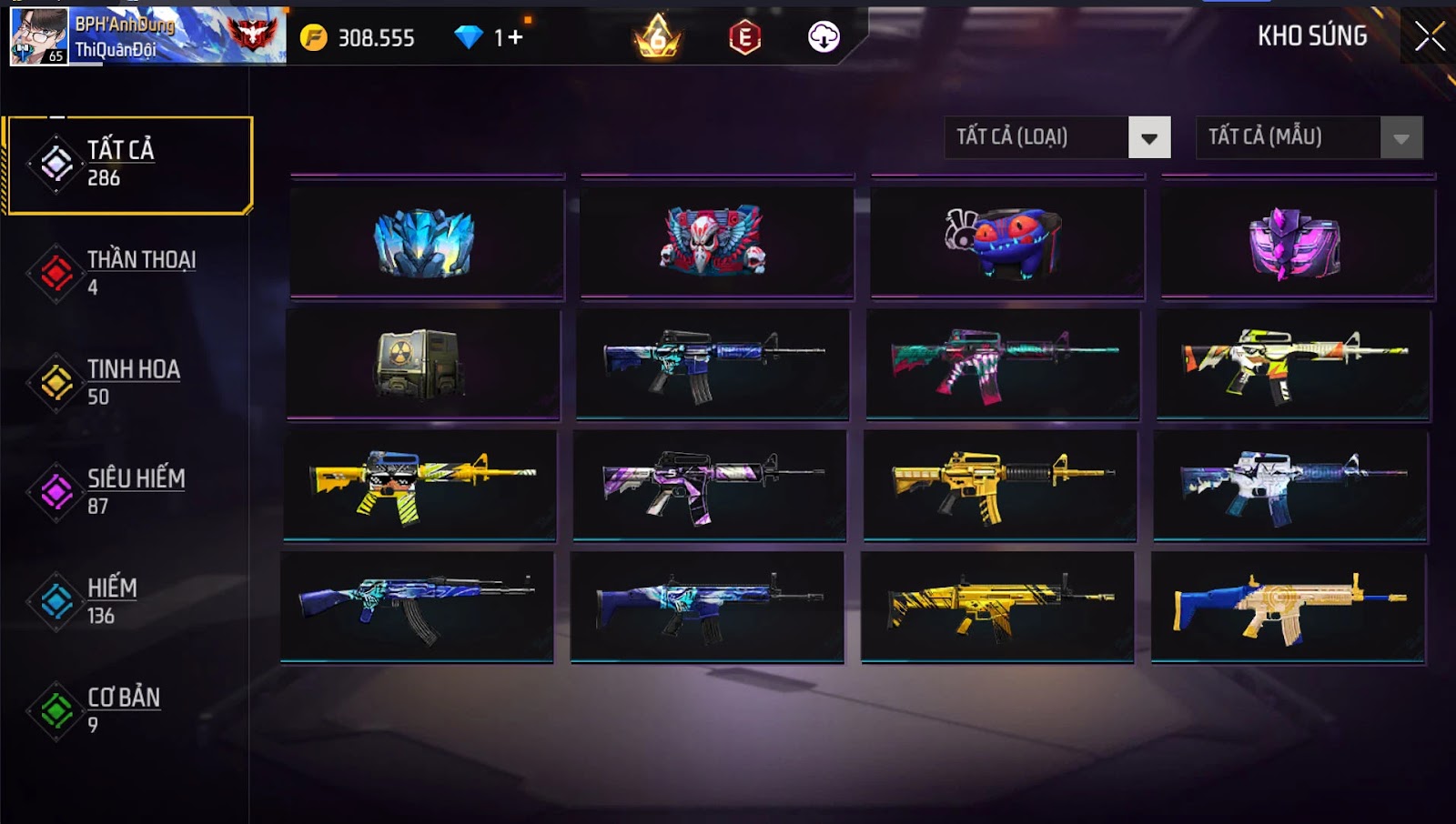Screen dimensions: 1456x824
Task: Select the blue and cream SCAR skin
Action: 1288,606
